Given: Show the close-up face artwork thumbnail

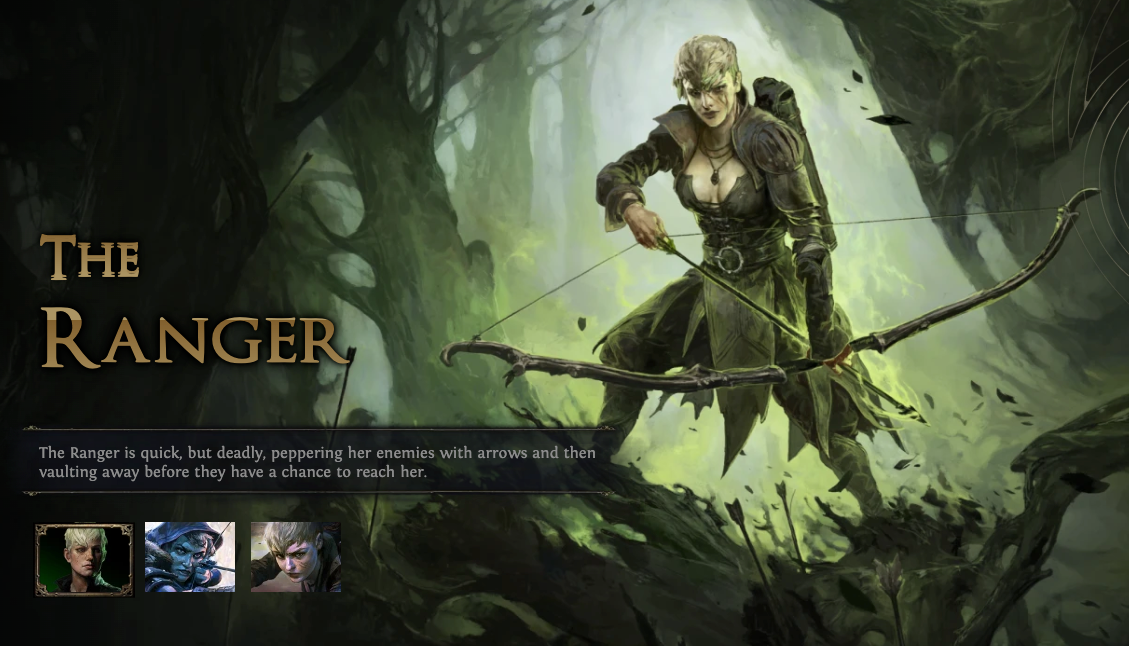Looking at the screenshot, I should (296, 557).
